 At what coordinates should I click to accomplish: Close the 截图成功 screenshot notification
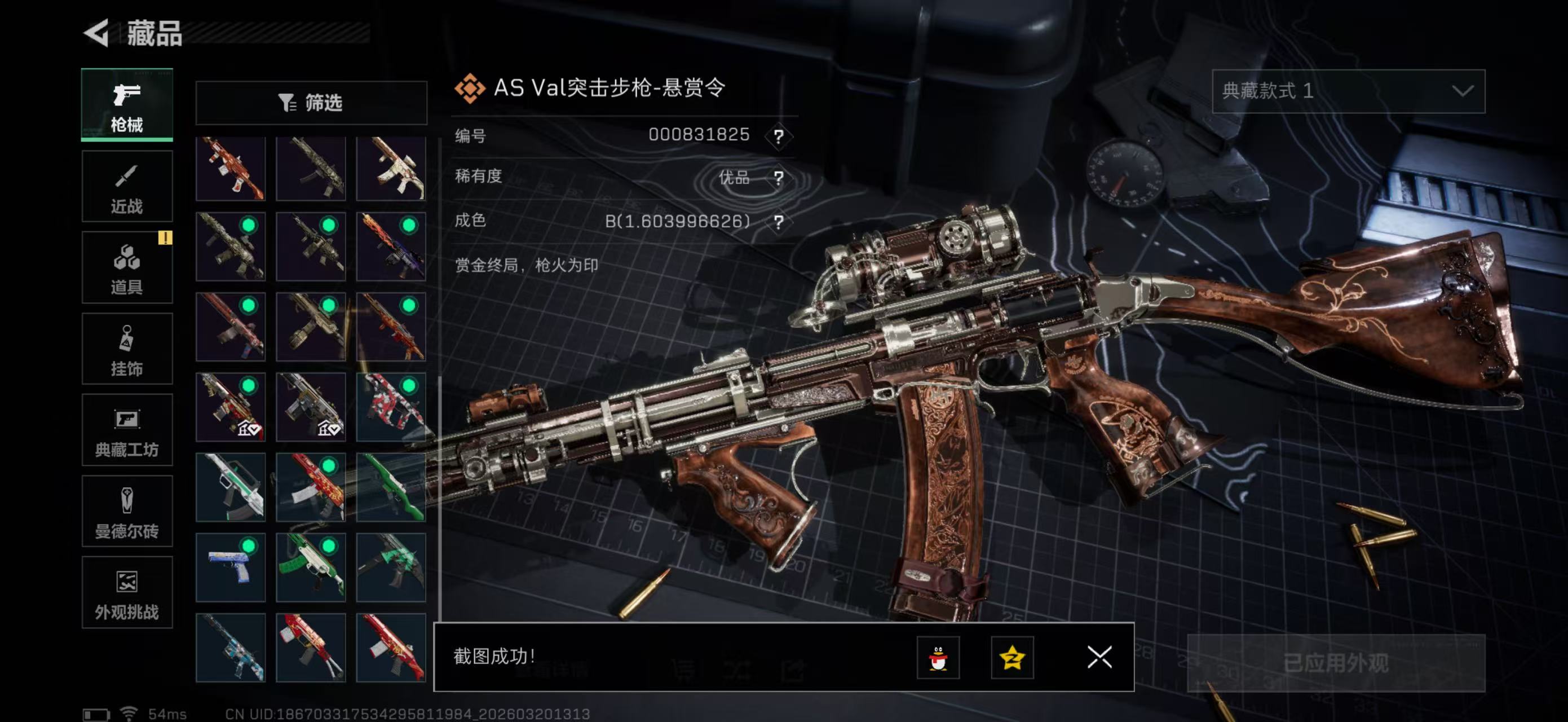[x=1099, y=658]
